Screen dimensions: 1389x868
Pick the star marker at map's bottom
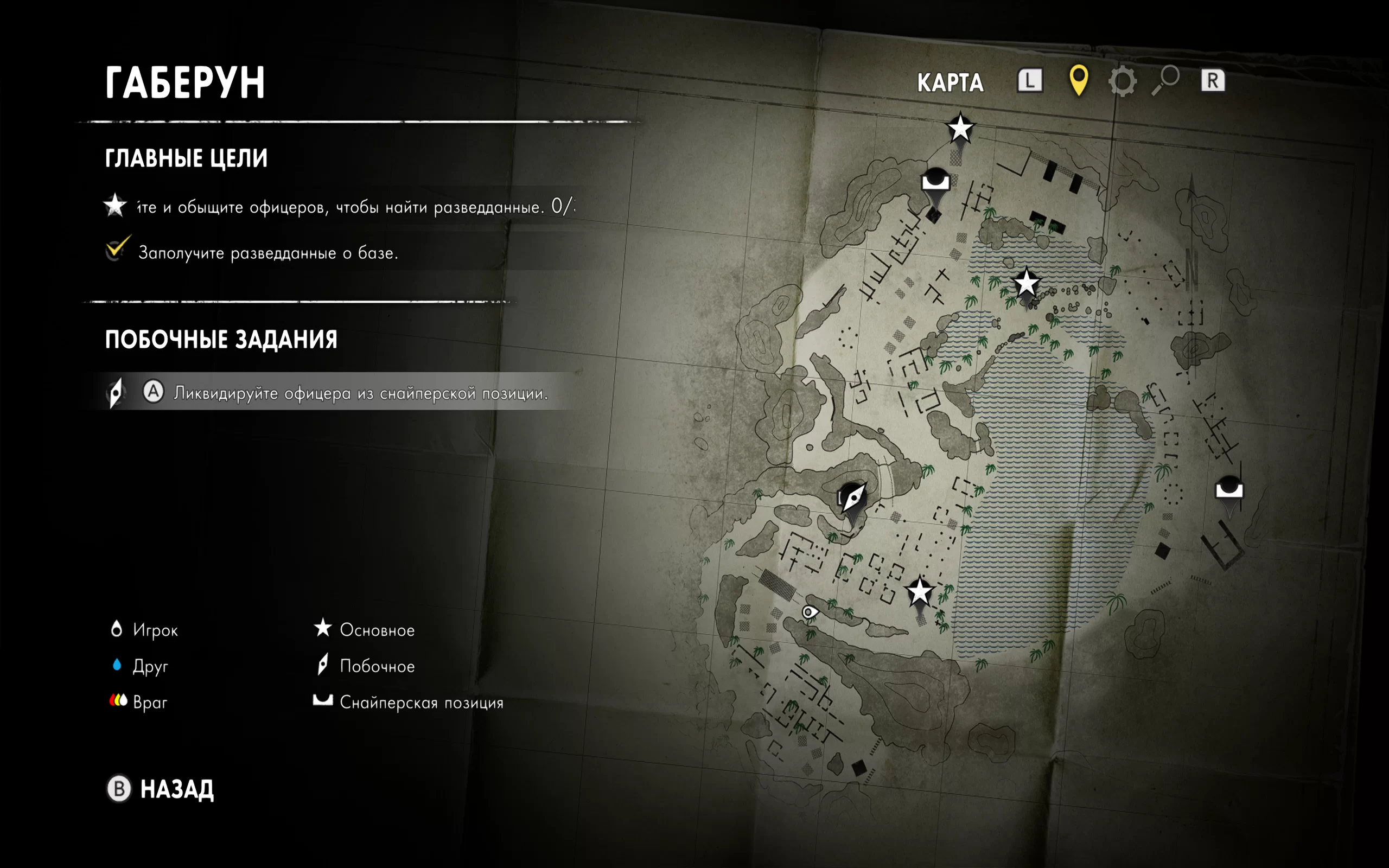pyautogui.click(x=920, y=592)
